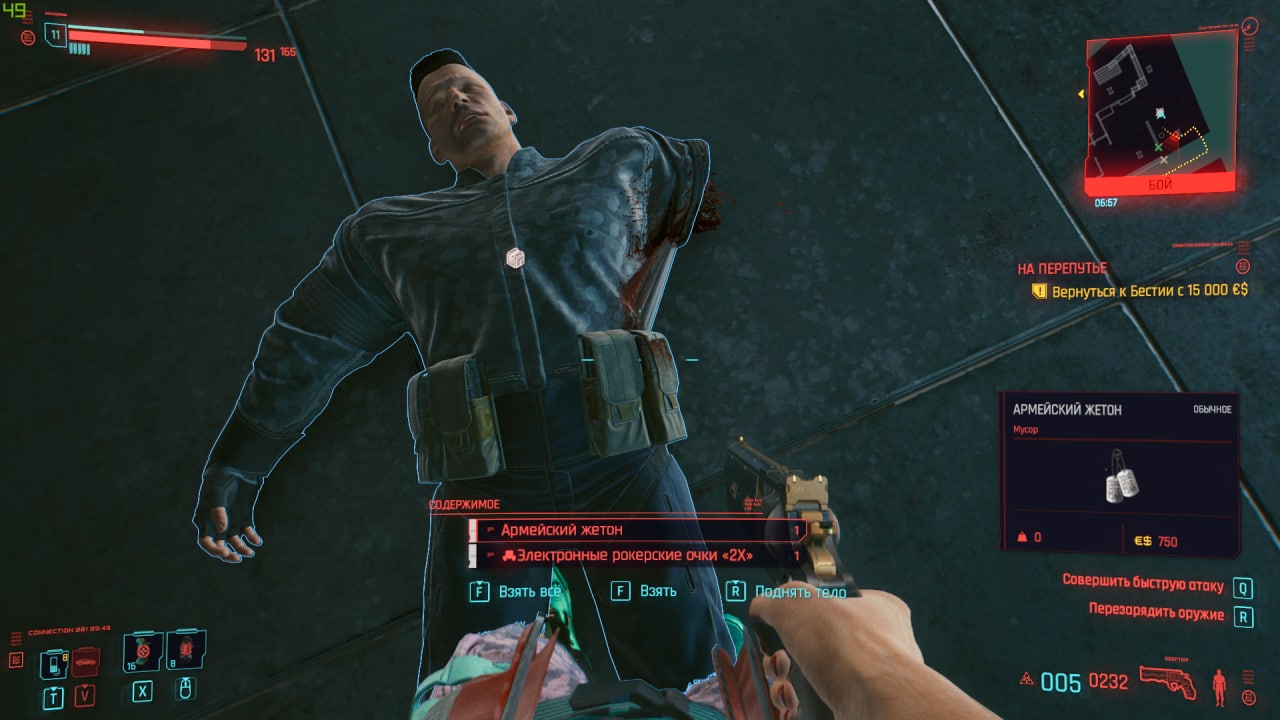This screenshot has width=1280, height=720.
Task: Choose the Поднять тело action
Action: pyautogui.click(x=788, y=592)
